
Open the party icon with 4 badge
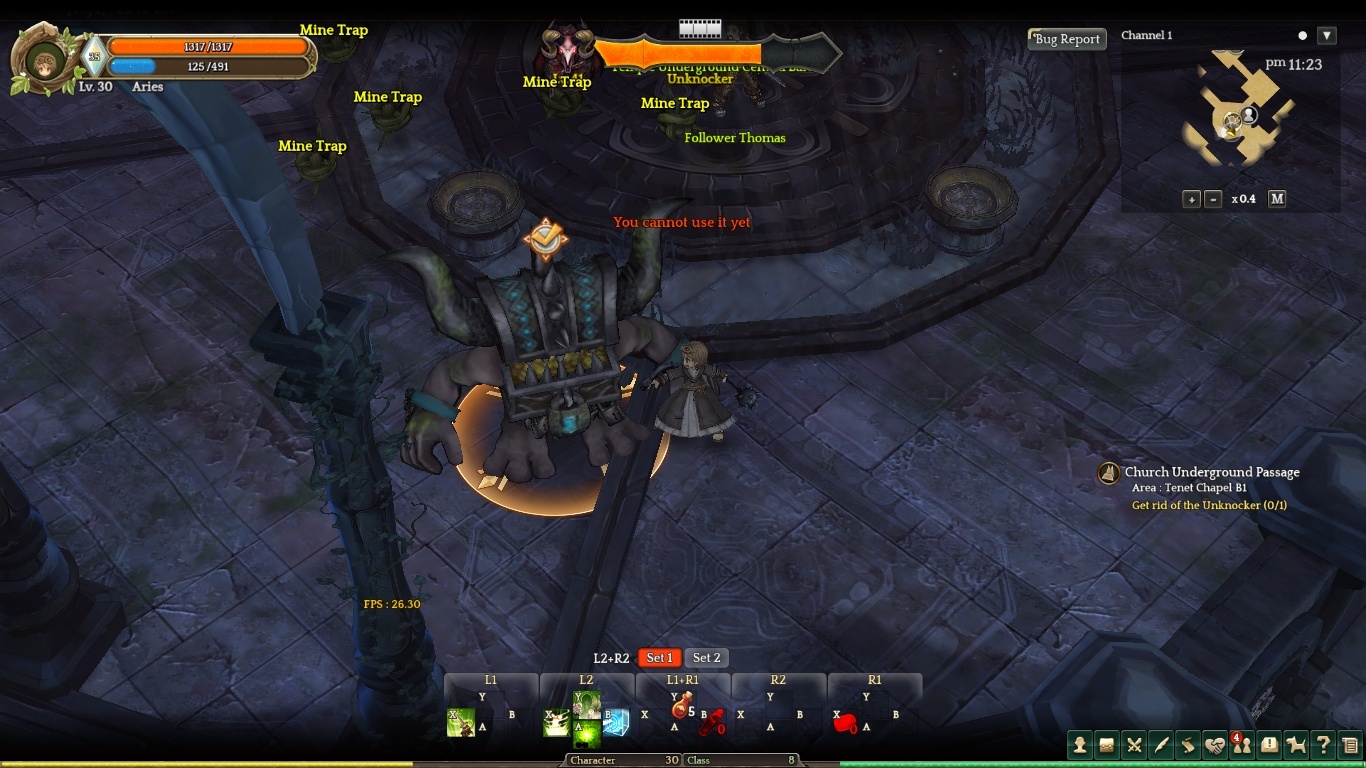click(x=1242, y=744)
